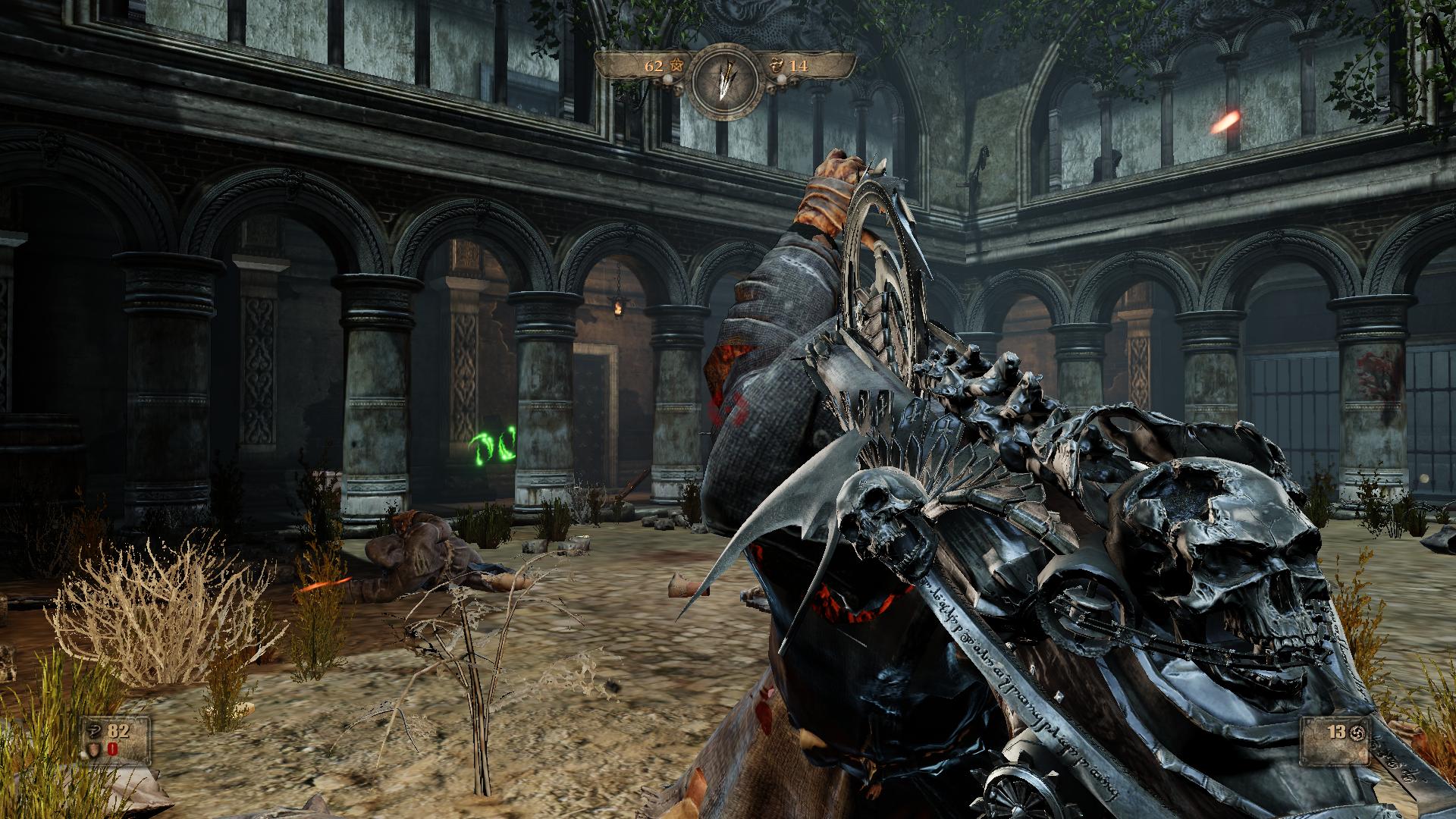Click the health cross icon next to 82
The width and height of the screenshot is (1456, 819).
[93, 731]
